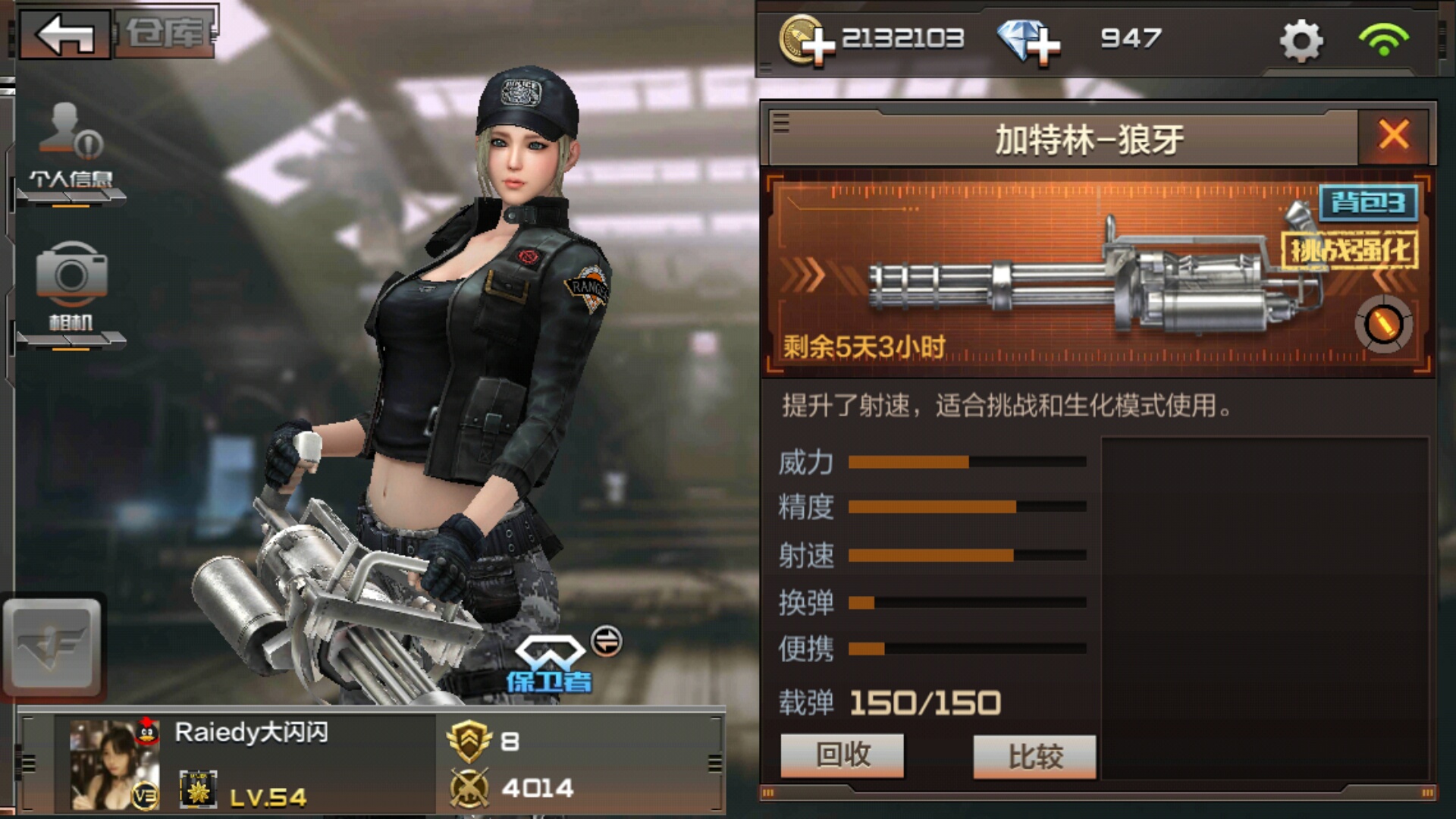Add more diamonds
The width and height of the screenshot is (1456, 819).
point(1028,40)
